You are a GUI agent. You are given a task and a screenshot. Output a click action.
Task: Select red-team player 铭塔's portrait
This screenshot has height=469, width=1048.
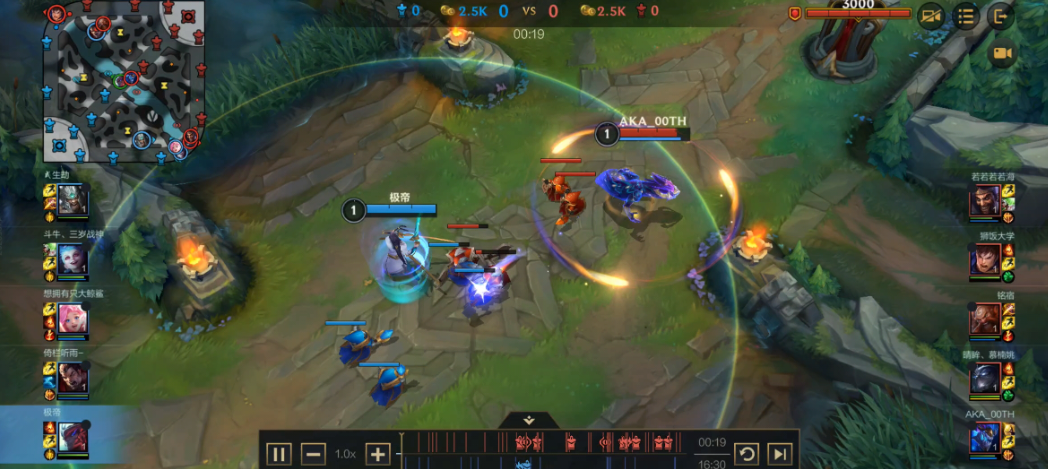985,320
